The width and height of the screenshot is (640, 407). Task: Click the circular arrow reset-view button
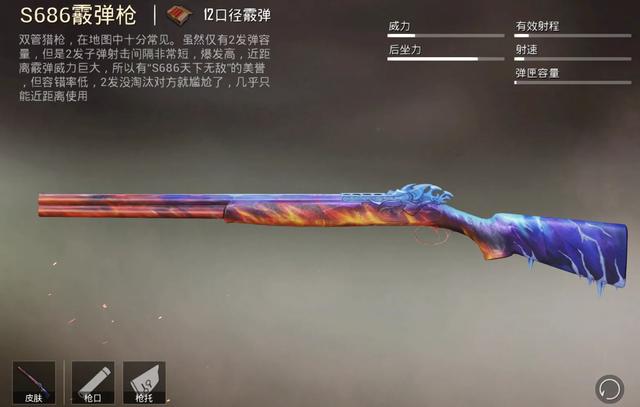pos(608,388)
